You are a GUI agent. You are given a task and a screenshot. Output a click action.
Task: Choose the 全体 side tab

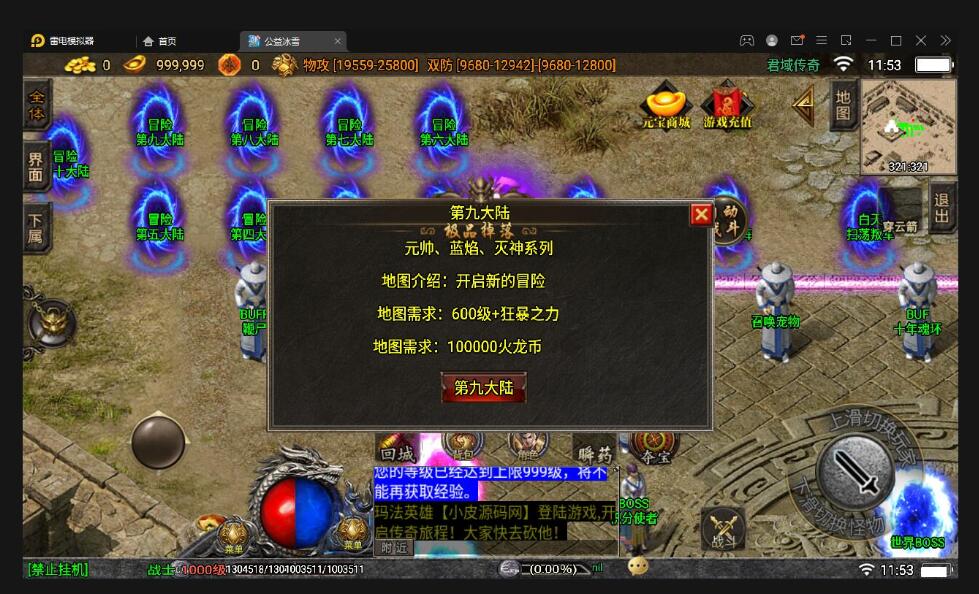[x=37, y=105]
